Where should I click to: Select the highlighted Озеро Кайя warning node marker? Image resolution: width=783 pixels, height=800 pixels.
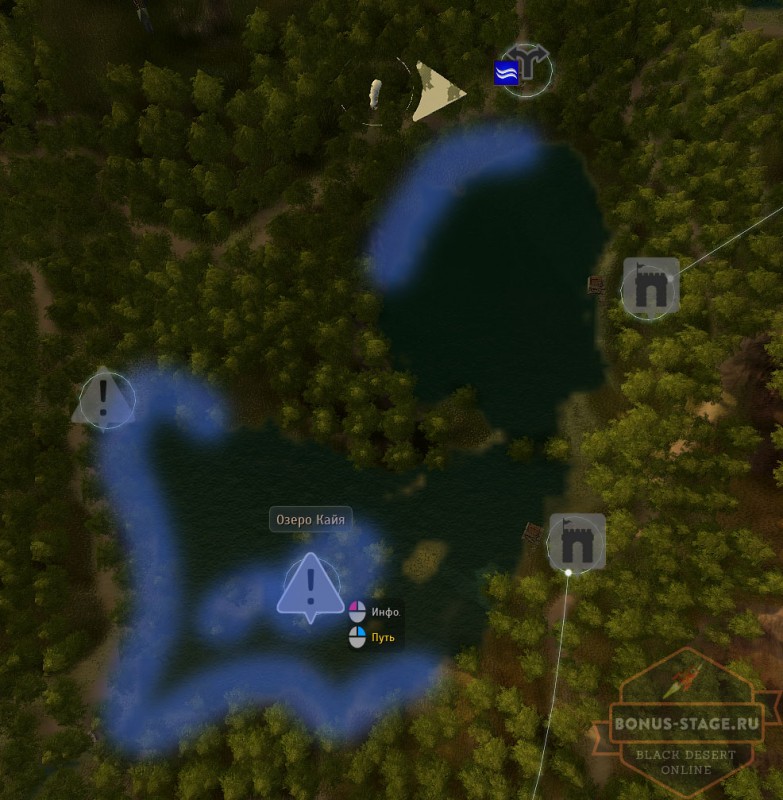pyautogui.click(x=311, y=585)
